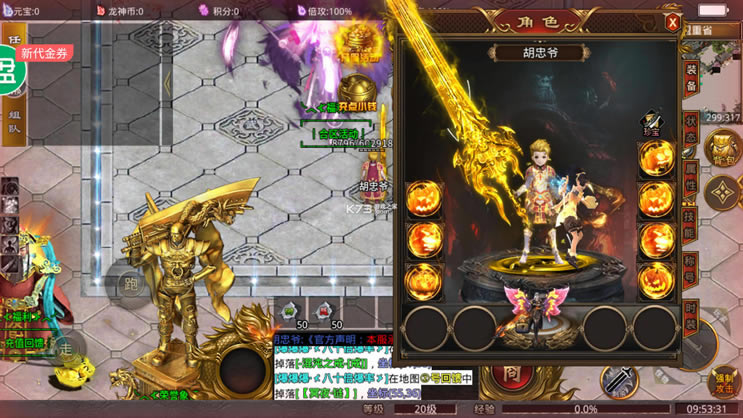The image size is (743, 418).
Task: Tap the 跑 run button
Action: coord(130,283)
